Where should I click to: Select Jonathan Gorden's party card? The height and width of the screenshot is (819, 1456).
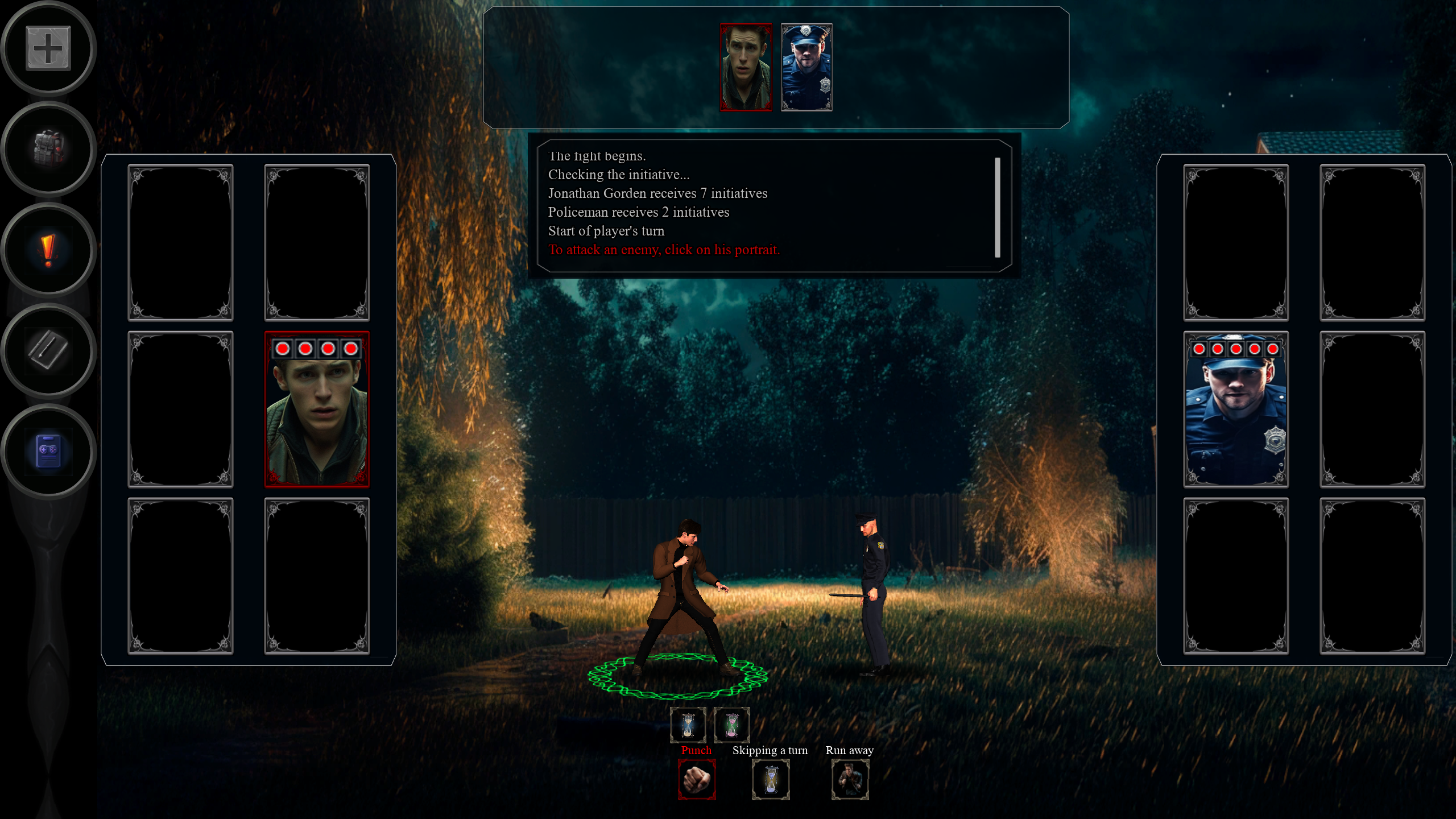[x=317, y=409]
